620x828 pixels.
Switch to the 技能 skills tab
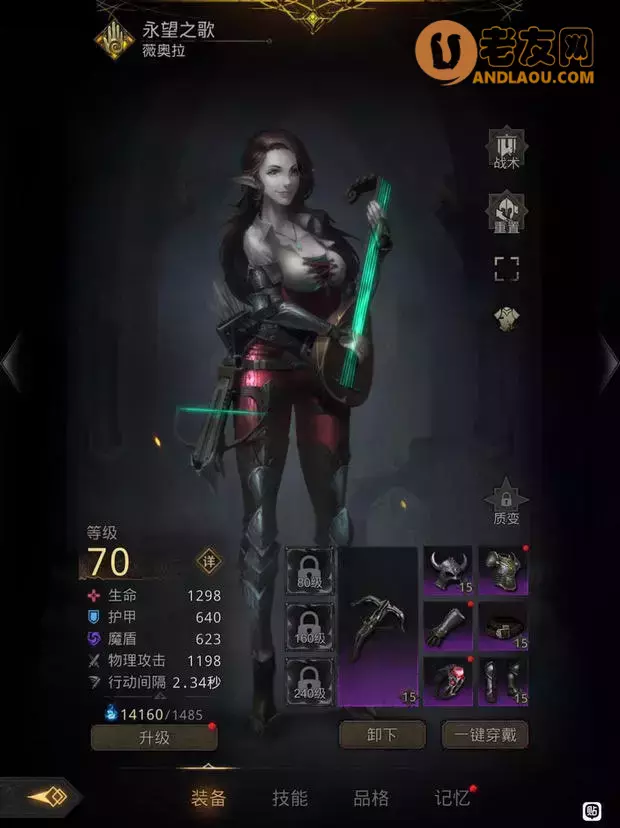[x=290, y=798]
